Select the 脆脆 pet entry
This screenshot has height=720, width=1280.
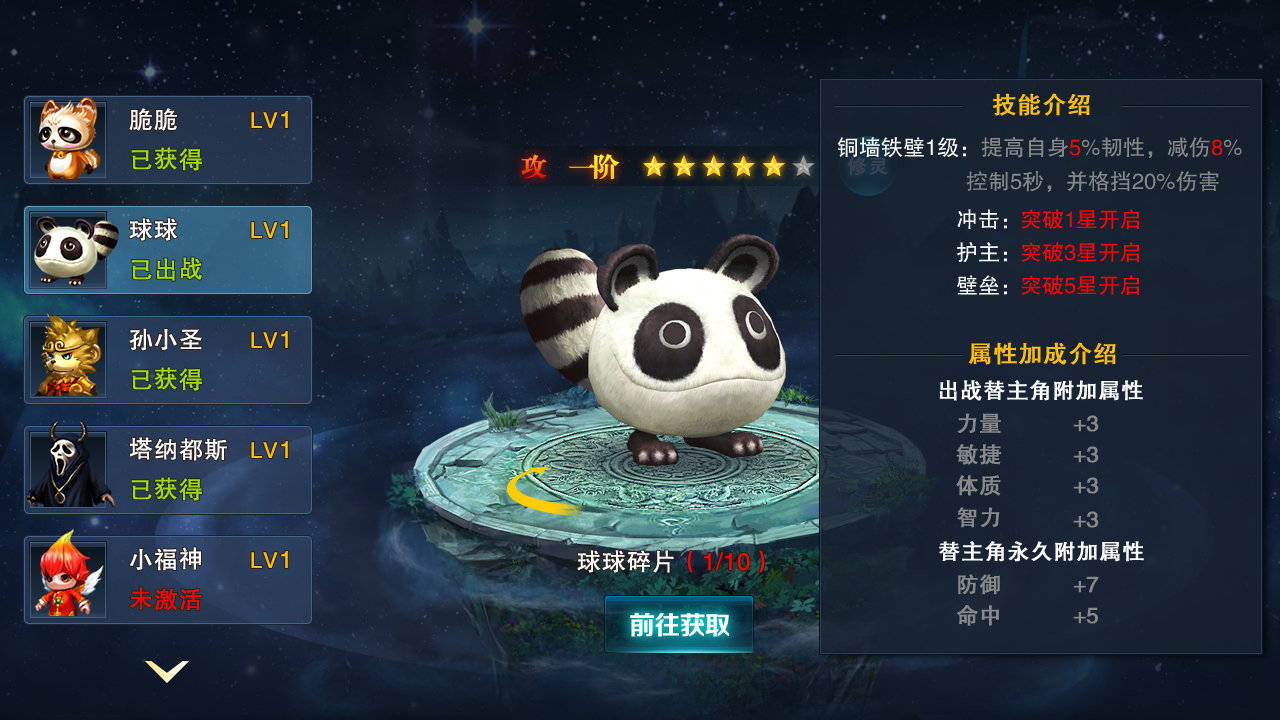[x=168, y=140]
